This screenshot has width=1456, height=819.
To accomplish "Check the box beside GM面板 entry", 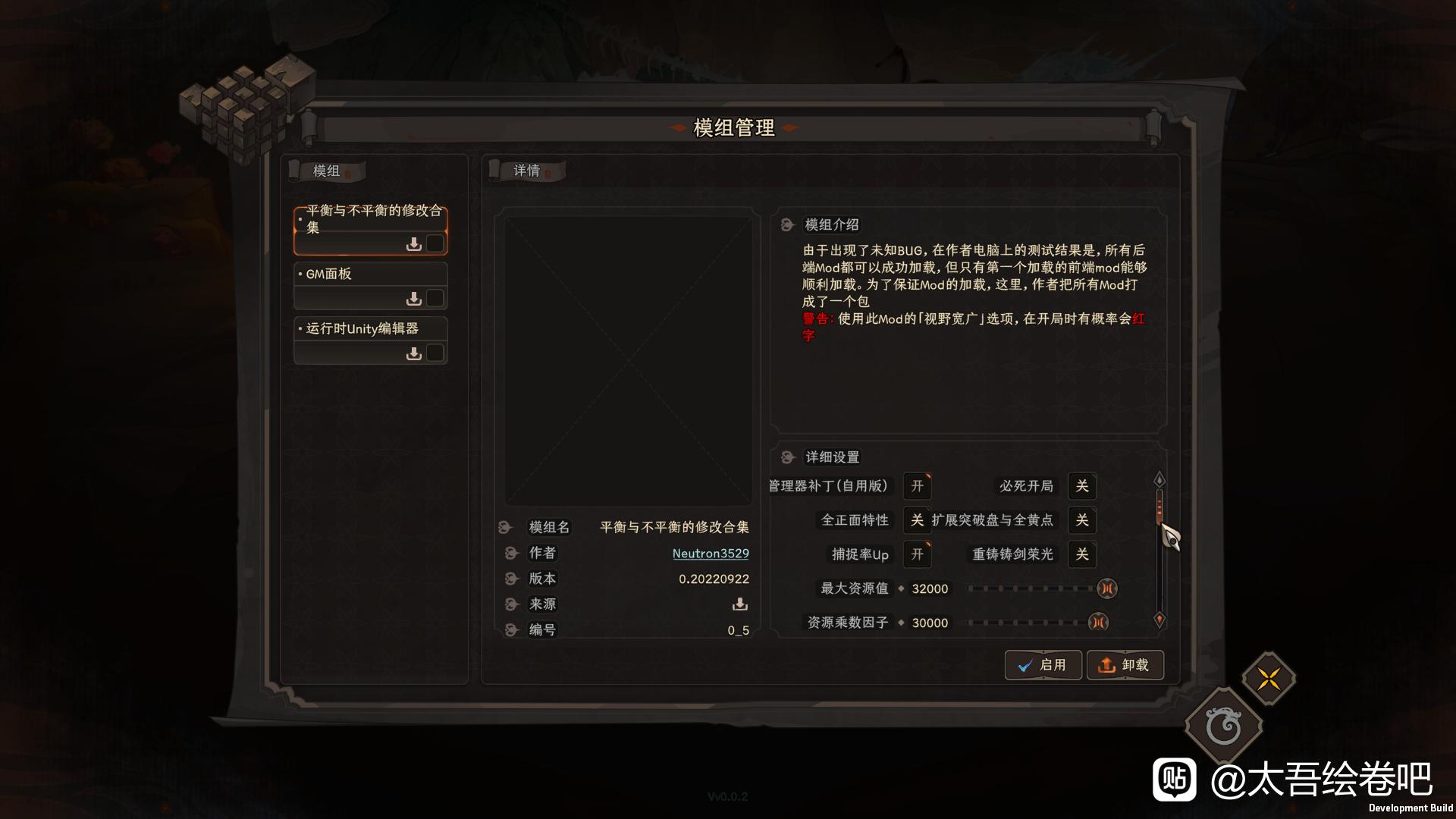I will click(x=435, y=298).
